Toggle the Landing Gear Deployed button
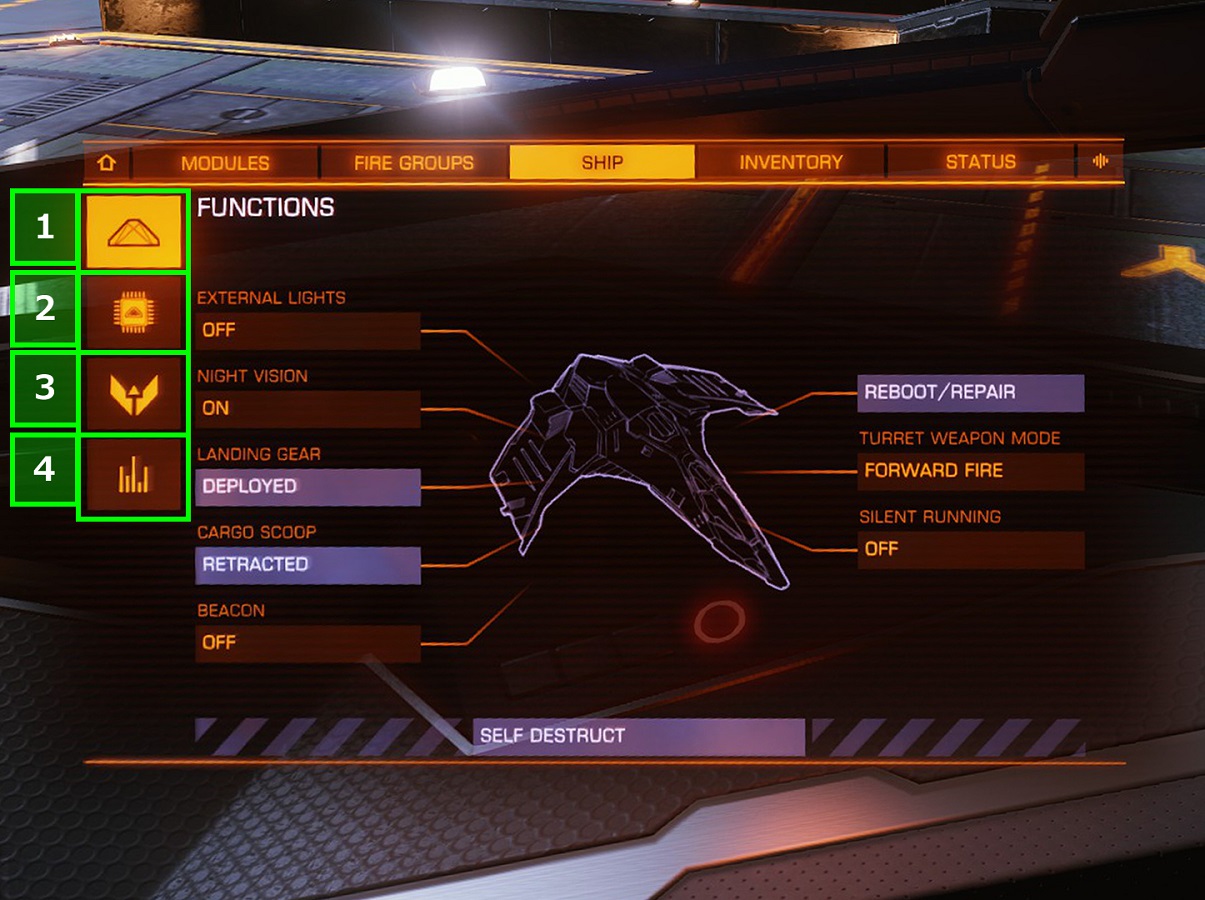Image resolution: width=1205 pixels, height=900 pixels. [308, 486]
